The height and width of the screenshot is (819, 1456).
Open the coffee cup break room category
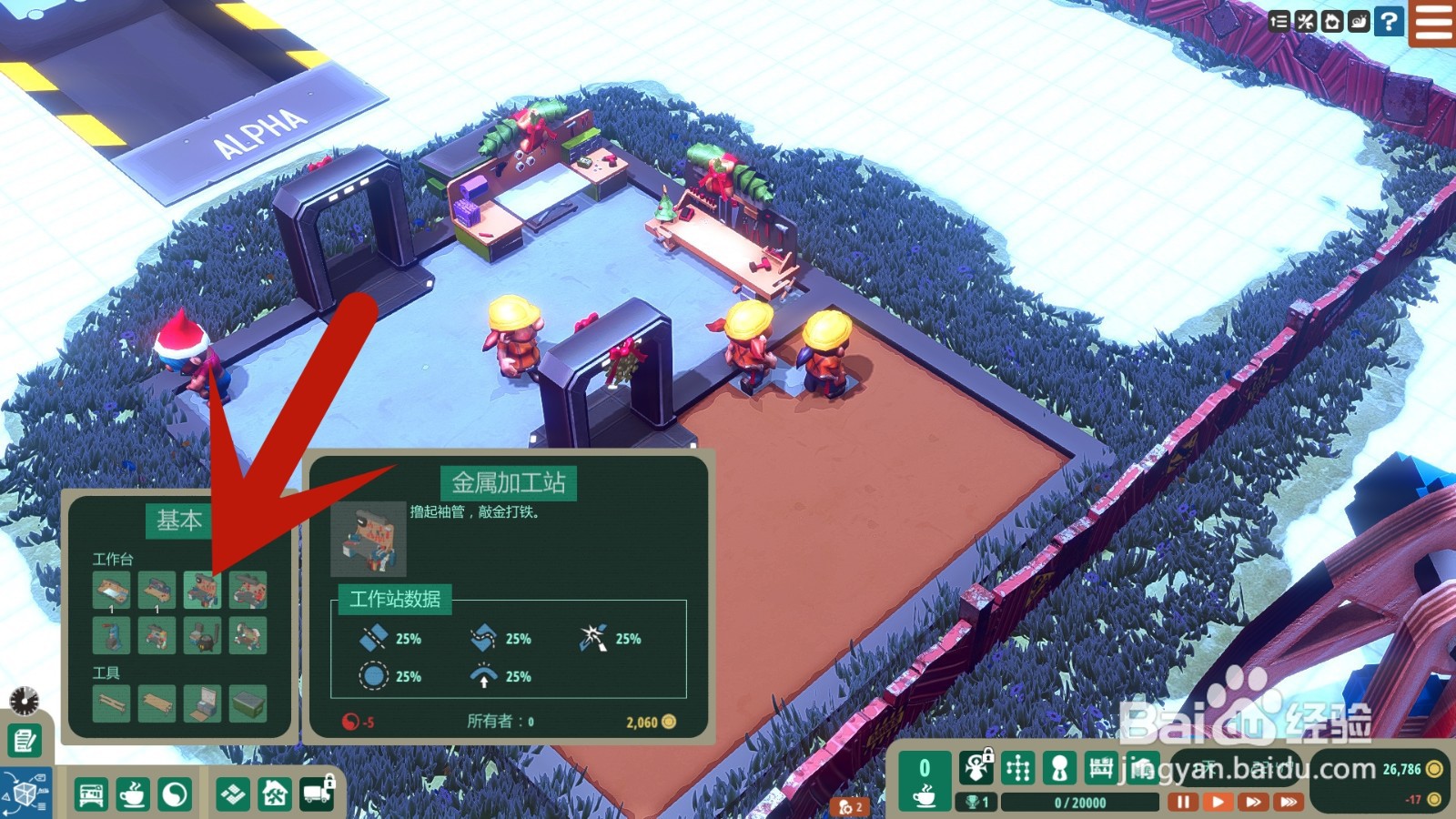pyautogui.click(x=133, y=795)
